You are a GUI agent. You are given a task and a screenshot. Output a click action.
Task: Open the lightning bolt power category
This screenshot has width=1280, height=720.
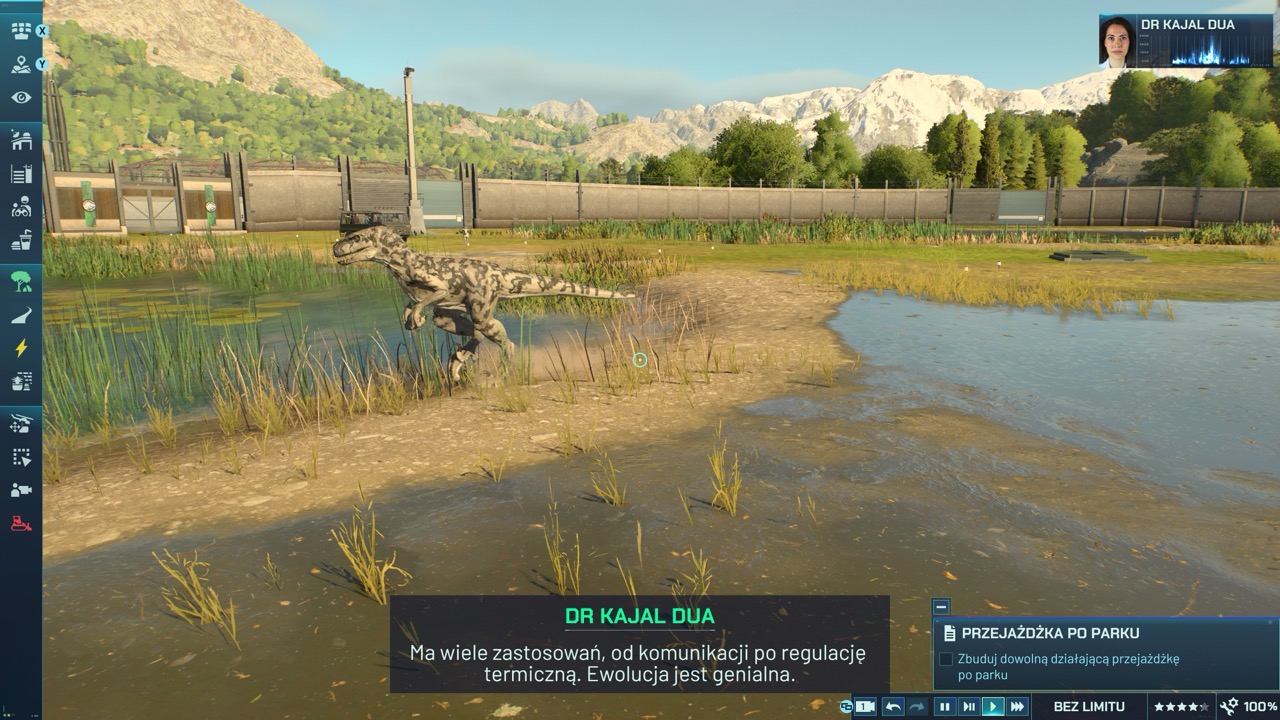pos(21,348)
